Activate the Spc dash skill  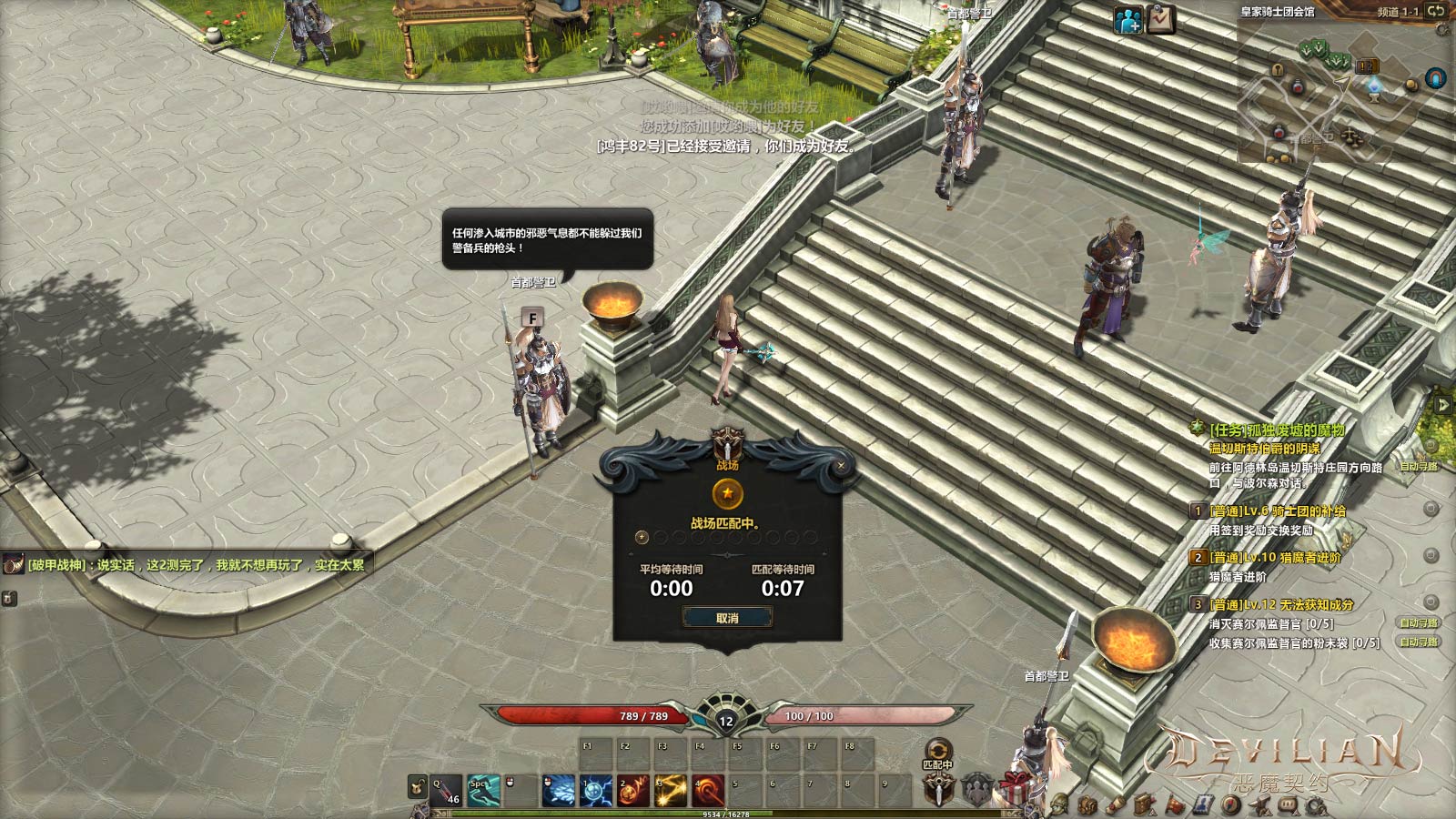[x=483, y=790]
